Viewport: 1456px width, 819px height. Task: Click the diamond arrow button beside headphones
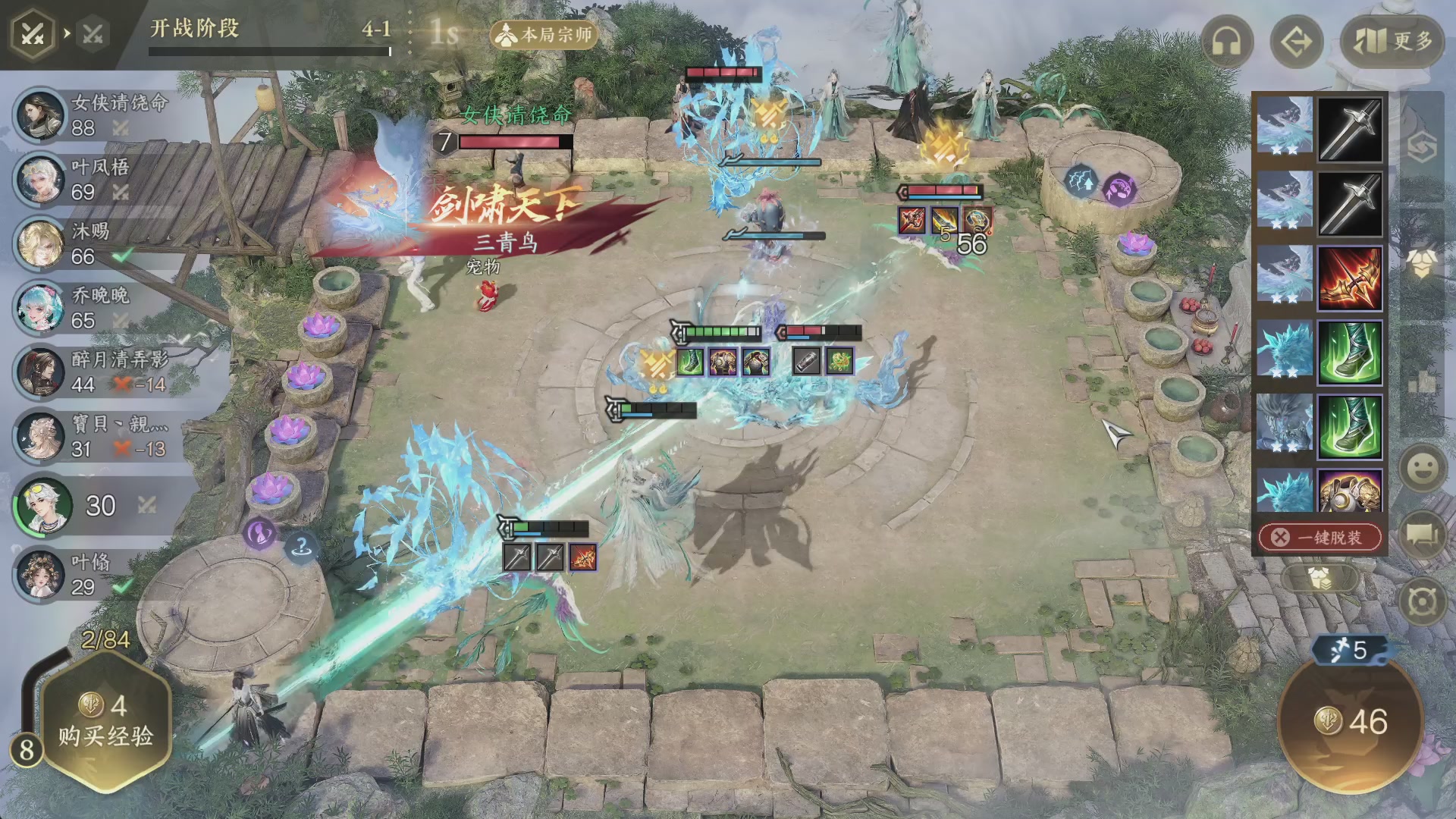click(x=1296, y=42)
